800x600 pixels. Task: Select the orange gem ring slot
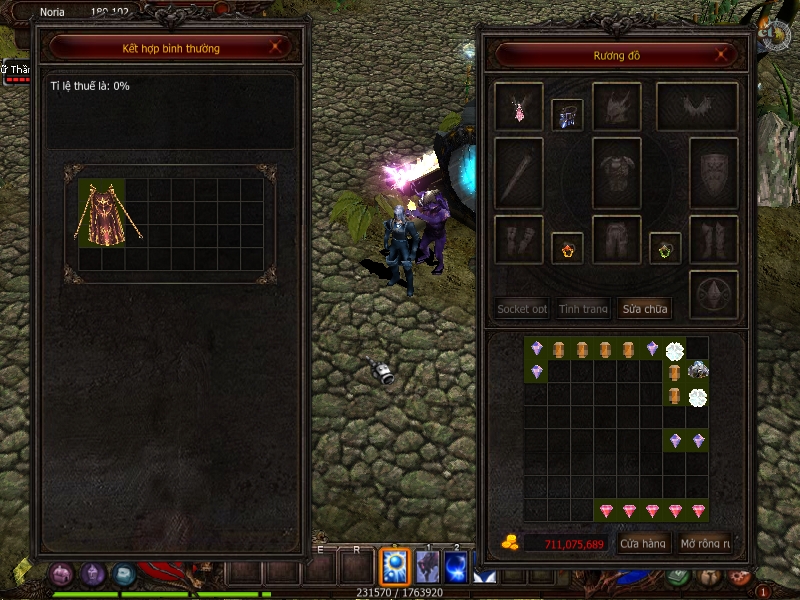point(567,248)
